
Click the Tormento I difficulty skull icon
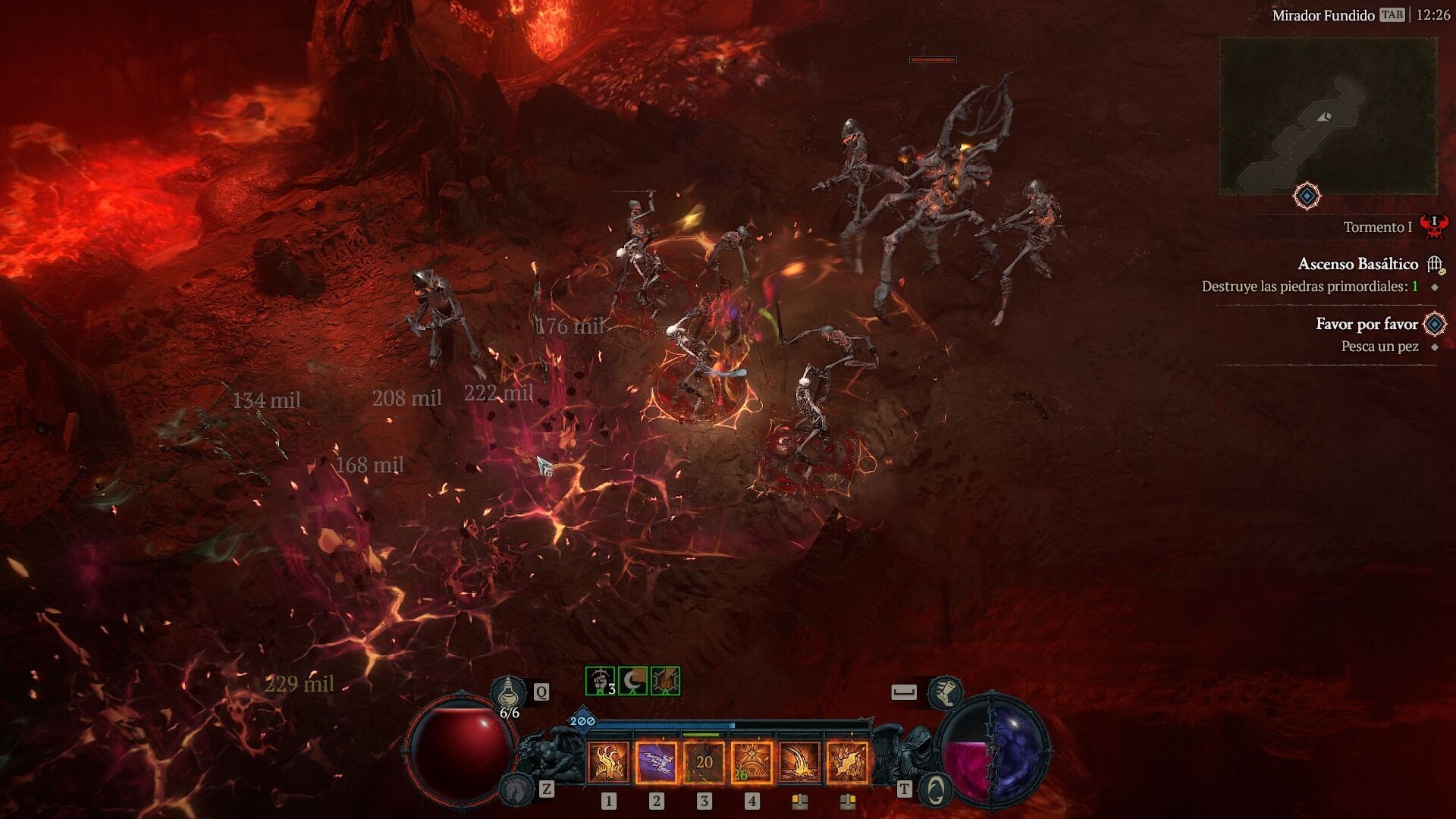click(x=1434, y=225)
